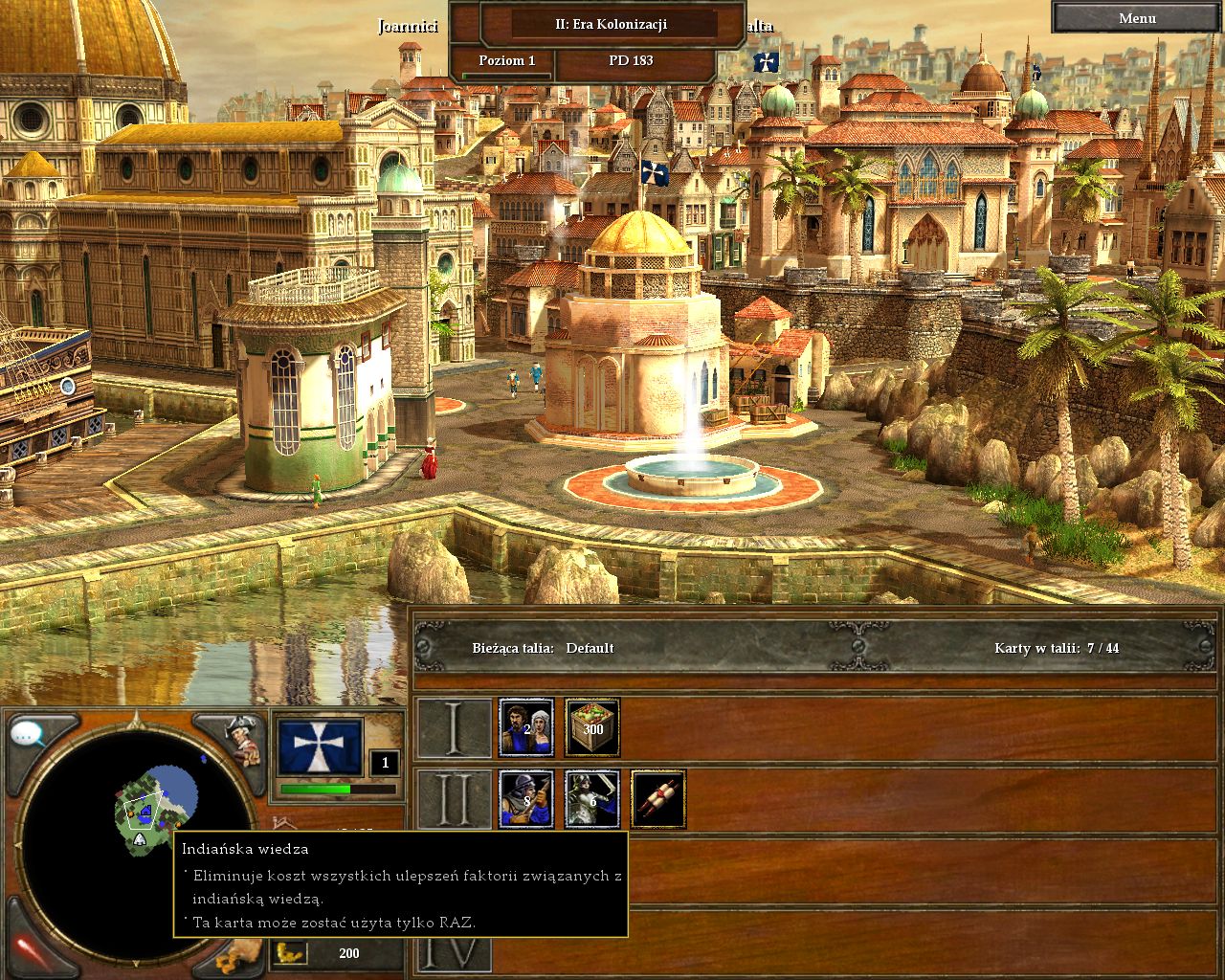Click the Maltese cross home city flag
The width and height of the screenshot is (1225, 980).
[x=320, y=746]
